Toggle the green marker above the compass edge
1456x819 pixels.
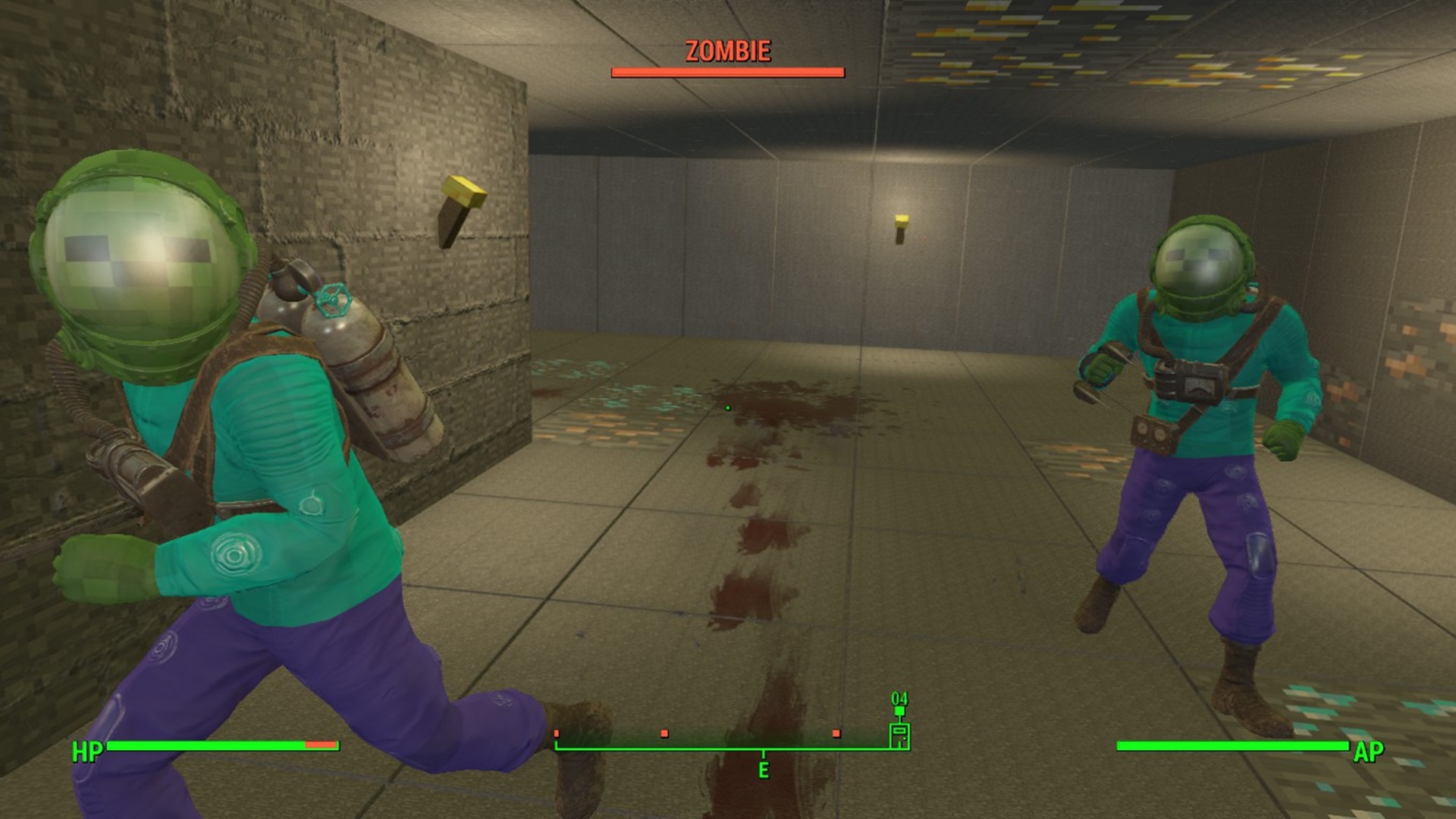(899, 711)
